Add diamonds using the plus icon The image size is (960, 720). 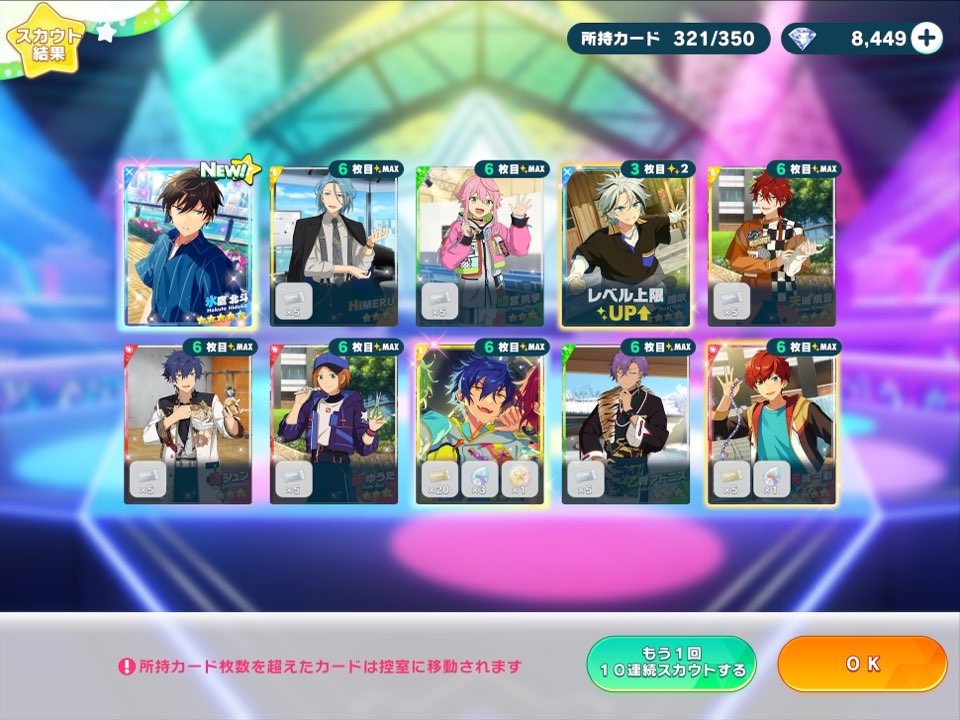click(927, 39)
